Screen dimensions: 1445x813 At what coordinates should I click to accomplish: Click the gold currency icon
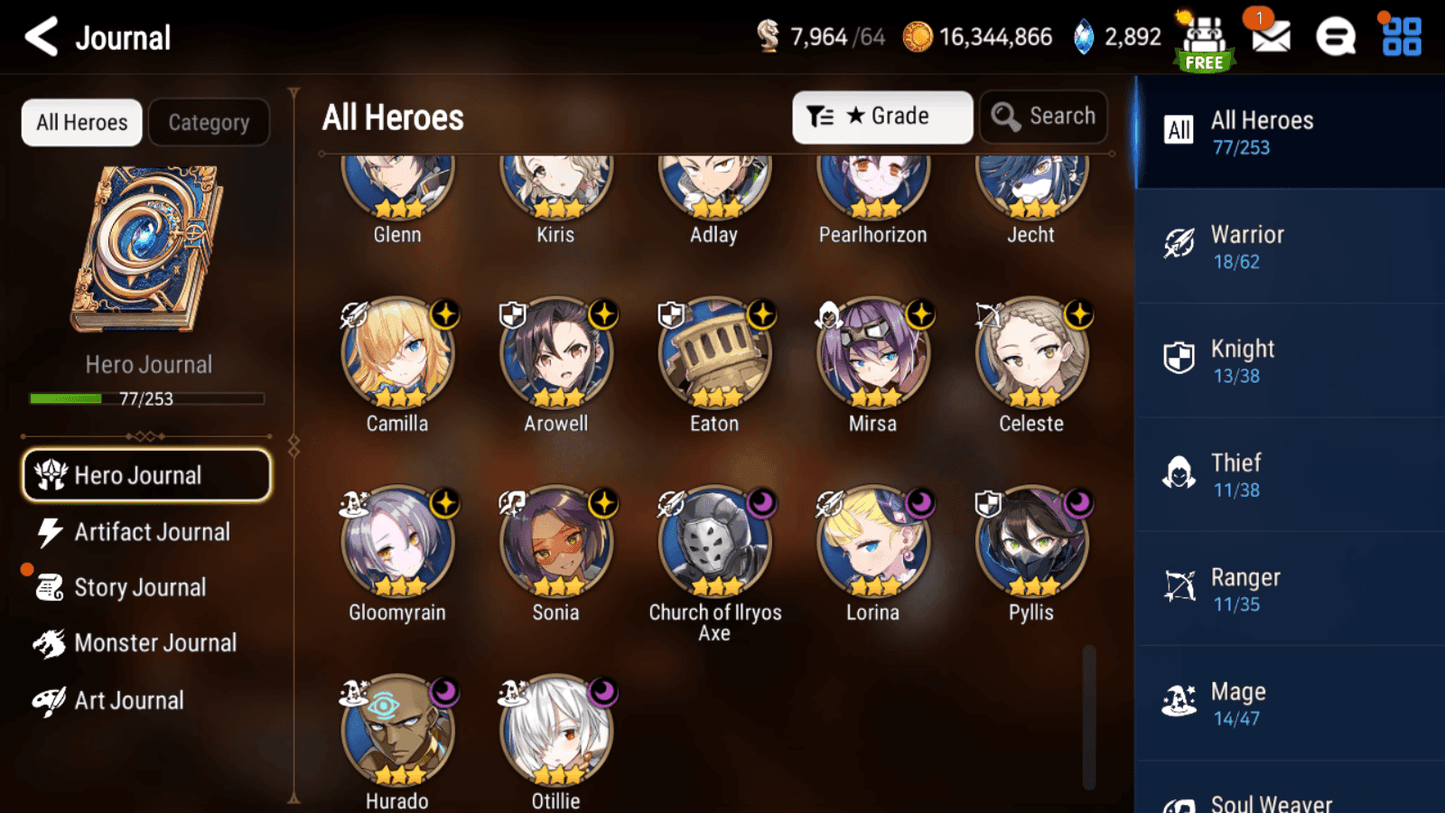[920, 36]
